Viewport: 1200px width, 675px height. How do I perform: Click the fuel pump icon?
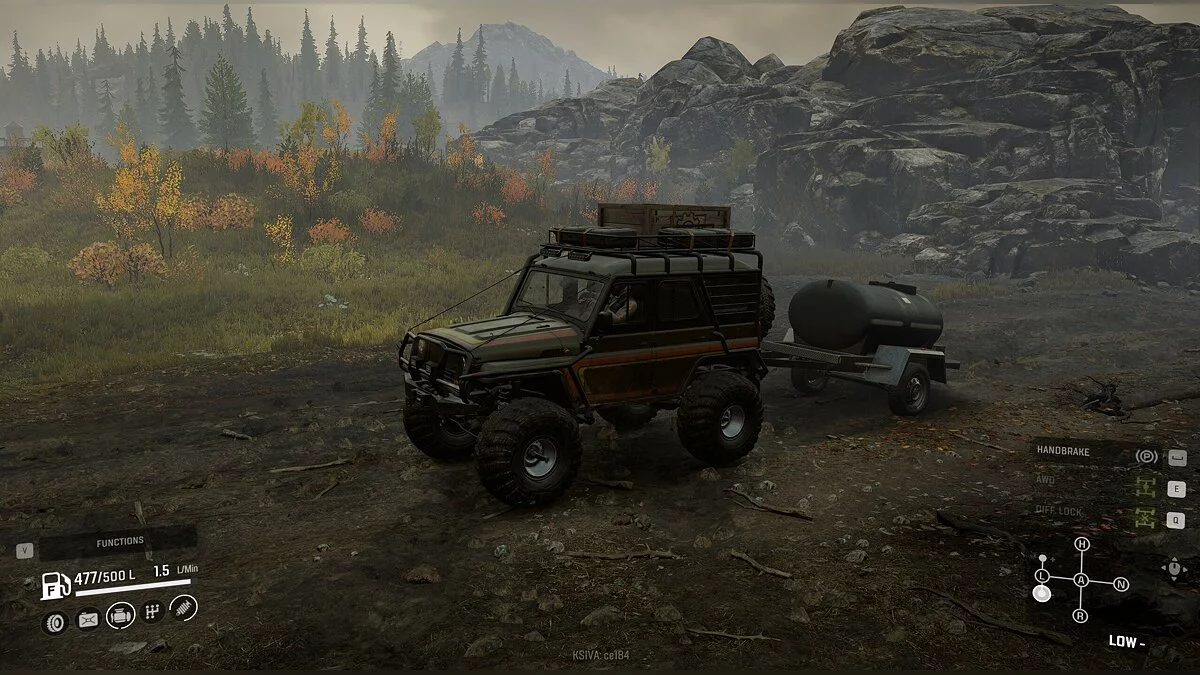coord(55,584)
